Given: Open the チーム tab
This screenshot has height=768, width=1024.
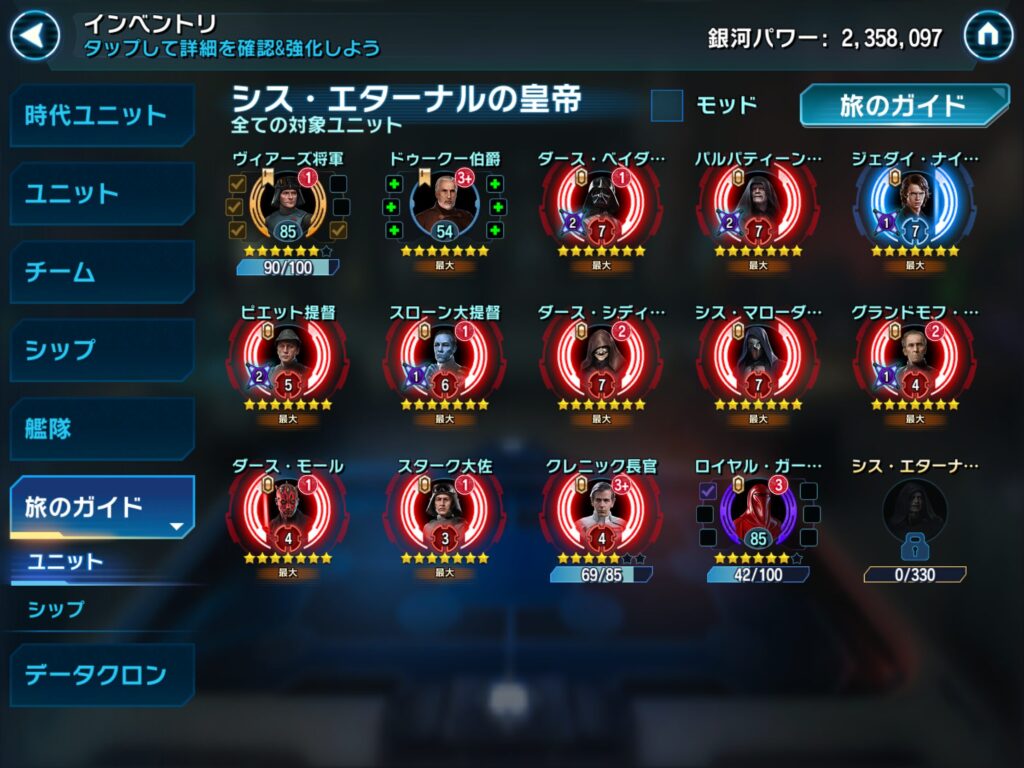Looking at the screenshot, I should coord(101,272).
